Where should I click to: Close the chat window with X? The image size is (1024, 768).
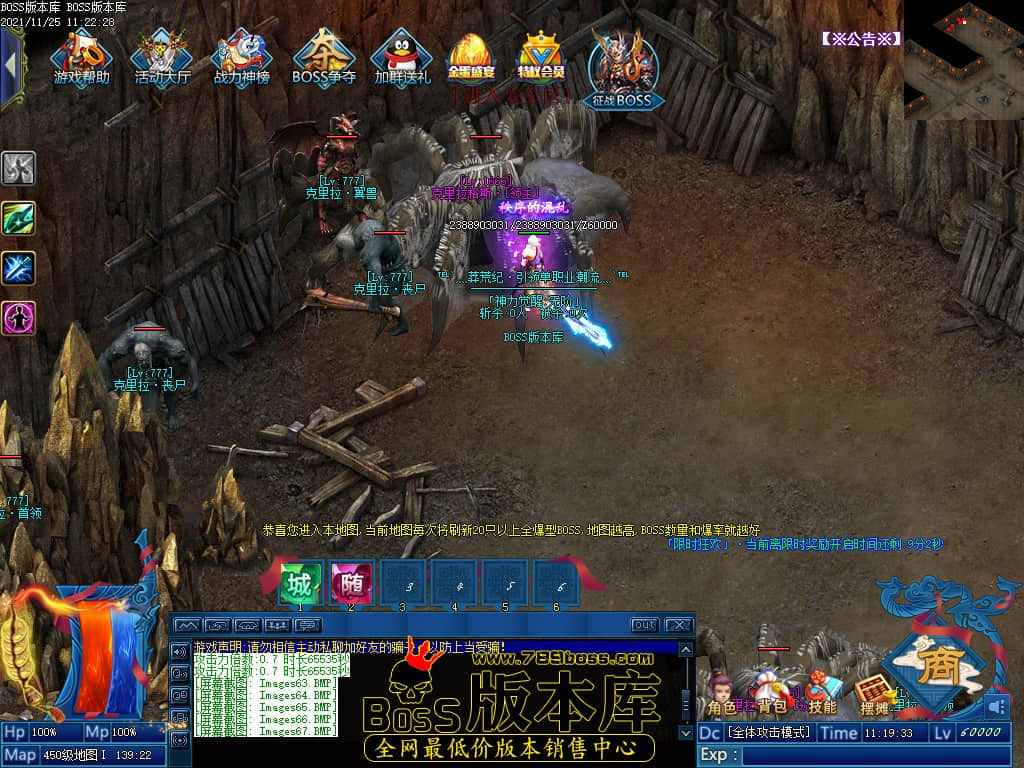pyautogui.click(x=679, y=625)
